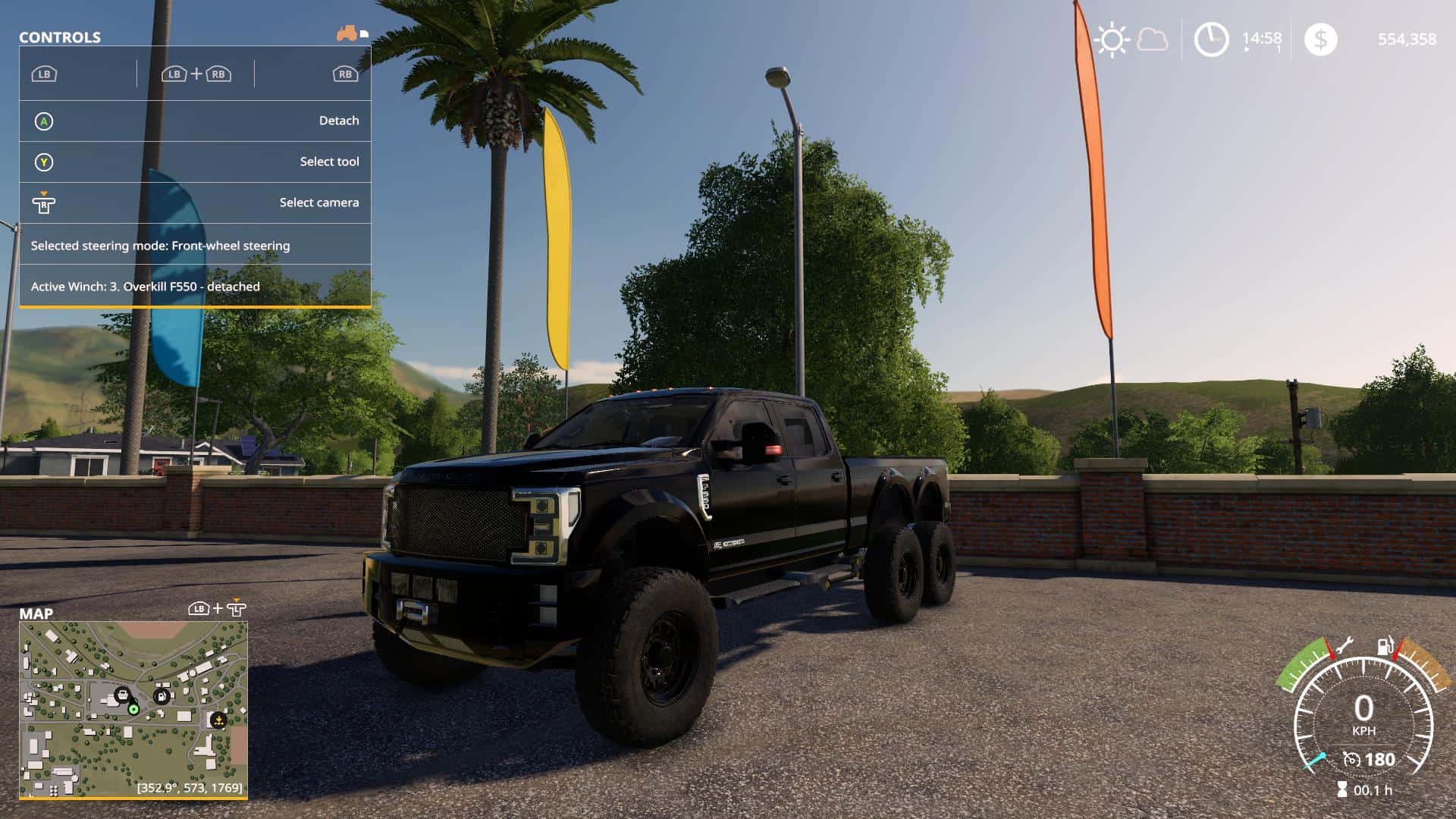1456x819 pixels.
Task: Toggle the cruise control icon by 180
Action: [1351, 759]
